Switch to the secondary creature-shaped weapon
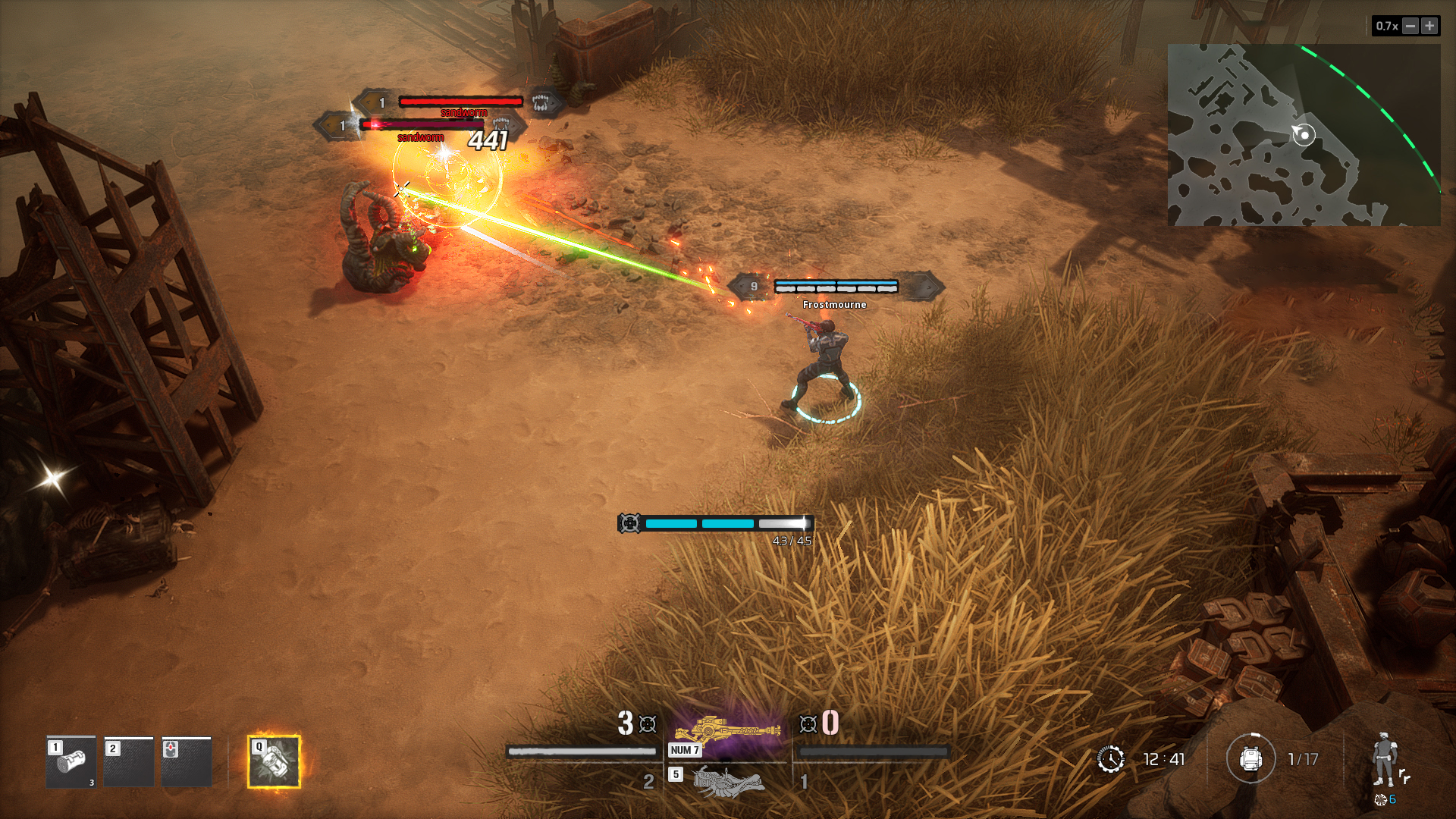 pos(727,780)
